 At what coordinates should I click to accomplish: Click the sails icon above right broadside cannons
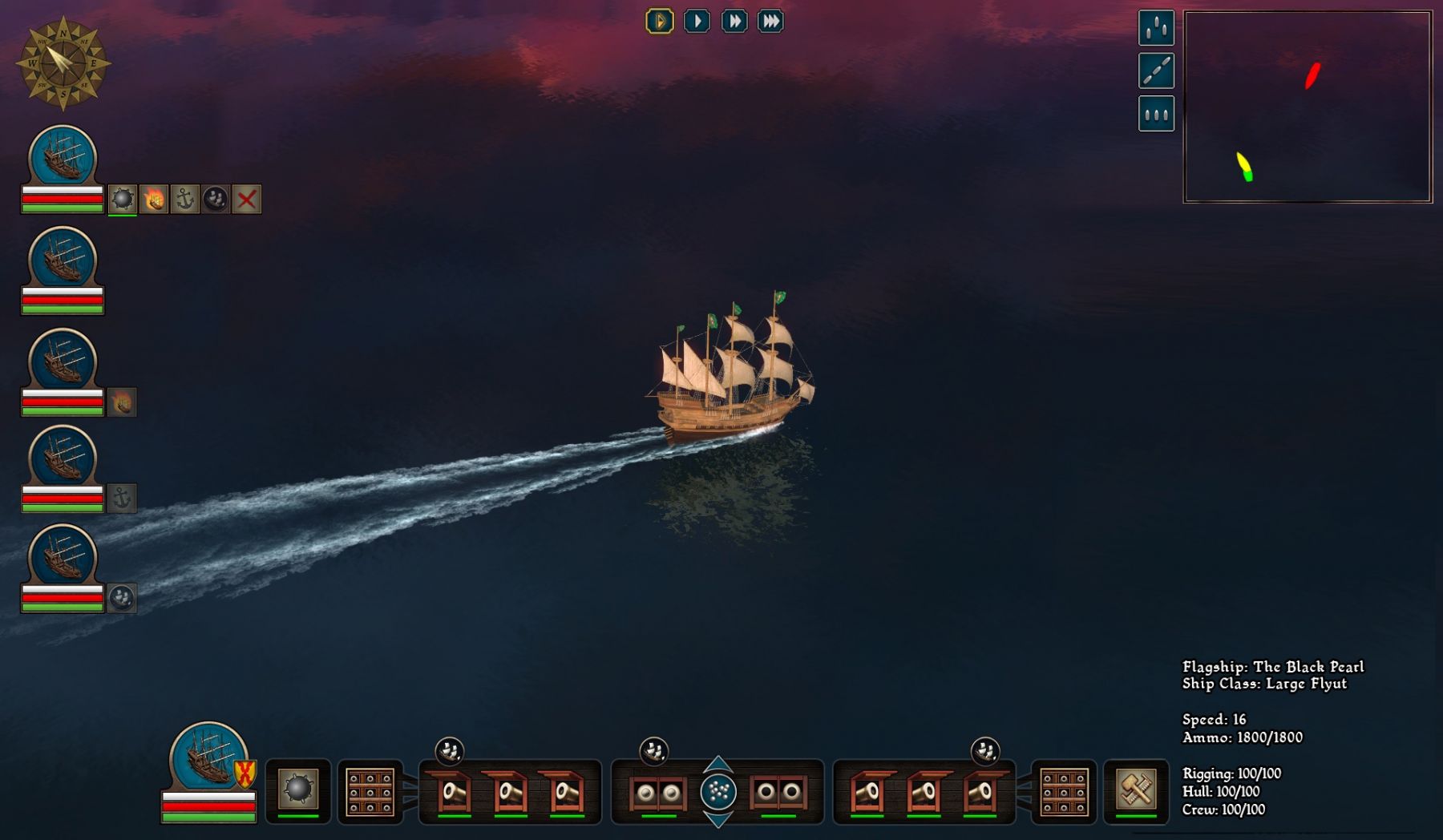[x=985, y=750]
